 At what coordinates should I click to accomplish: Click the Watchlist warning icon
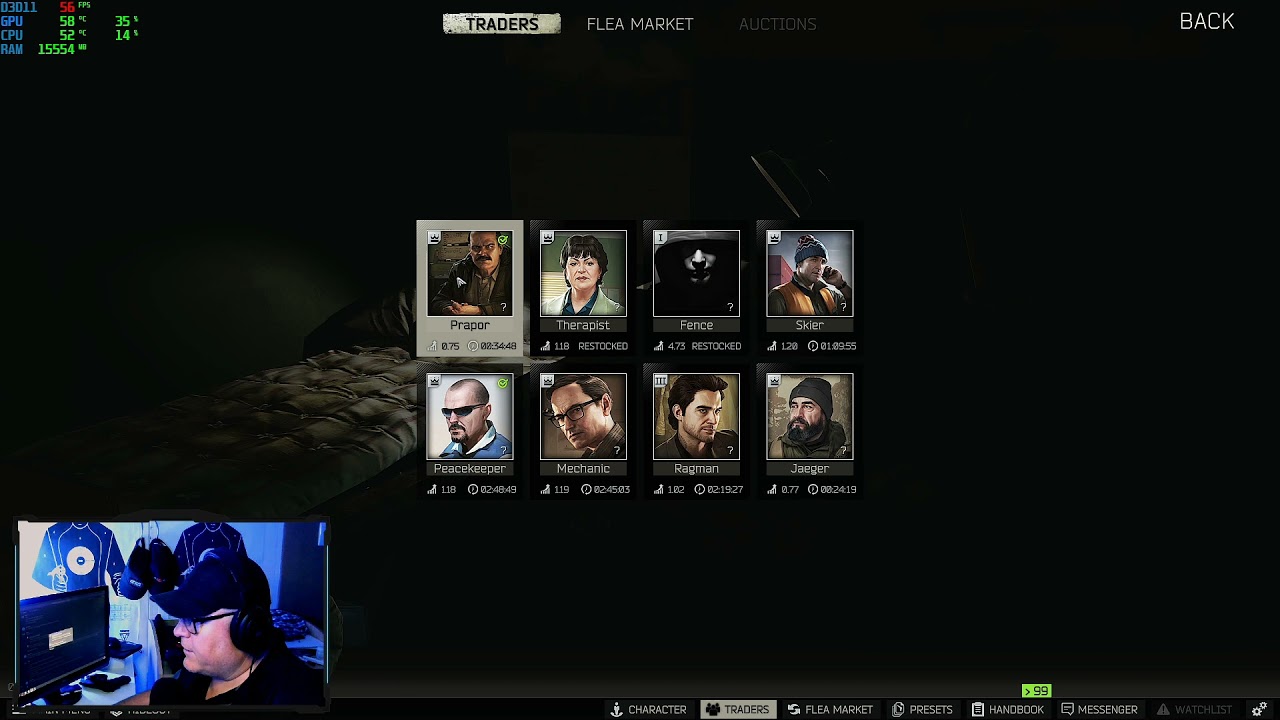click(x=1163, y=709)
